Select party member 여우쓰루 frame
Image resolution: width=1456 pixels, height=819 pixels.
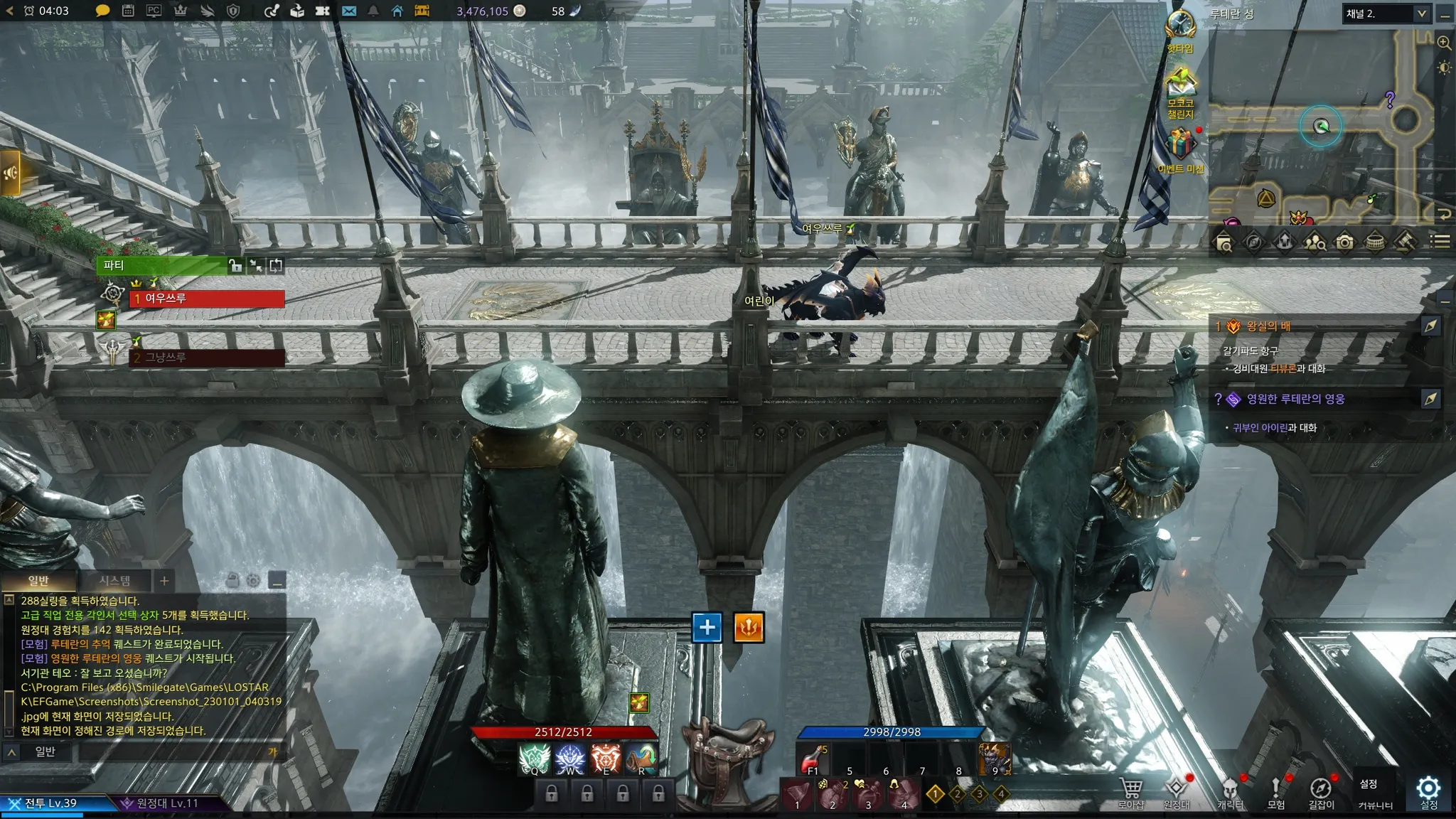point(207,299)
